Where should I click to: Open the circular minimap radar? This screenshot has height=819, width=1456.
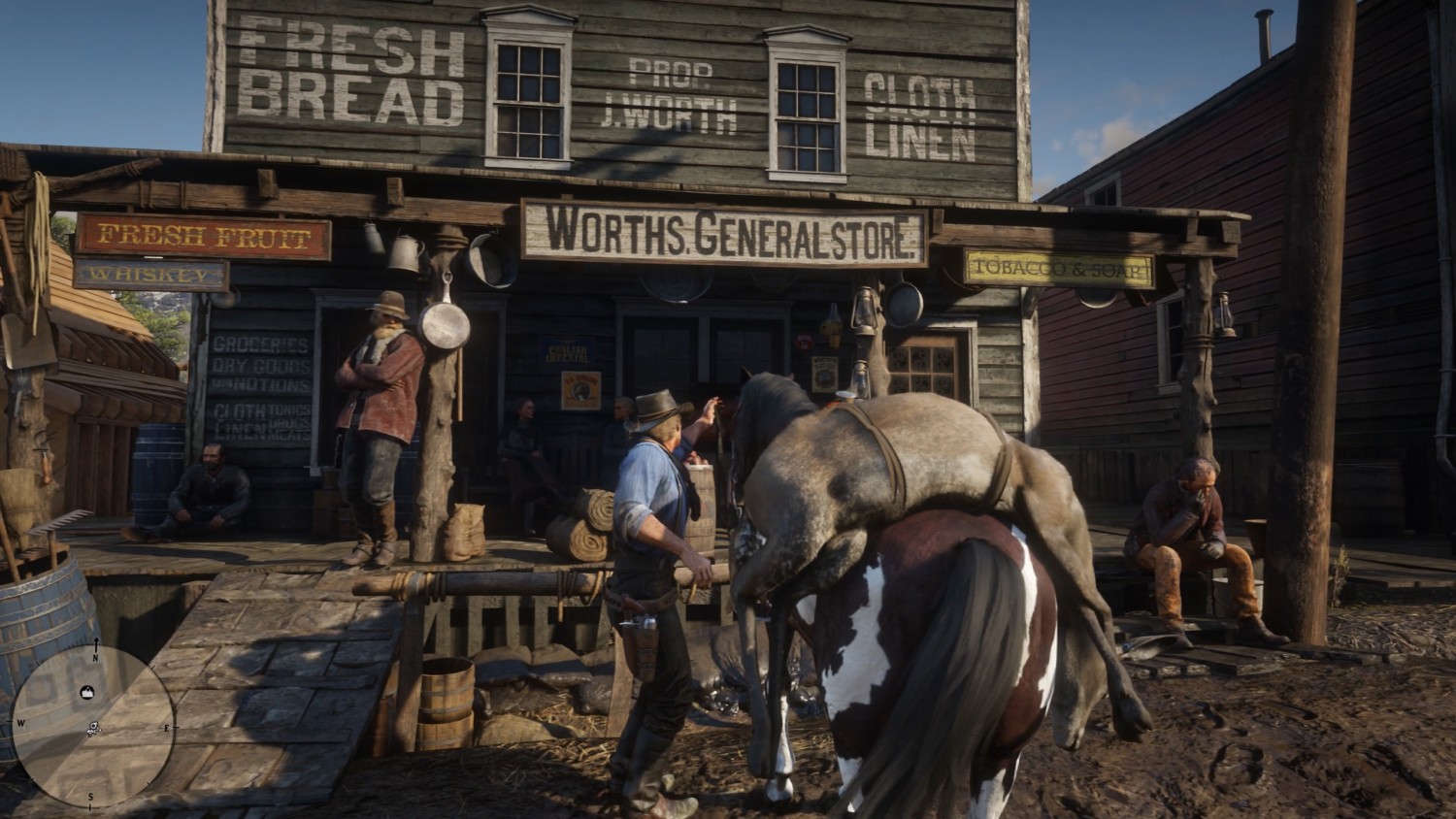coord(93,726)
